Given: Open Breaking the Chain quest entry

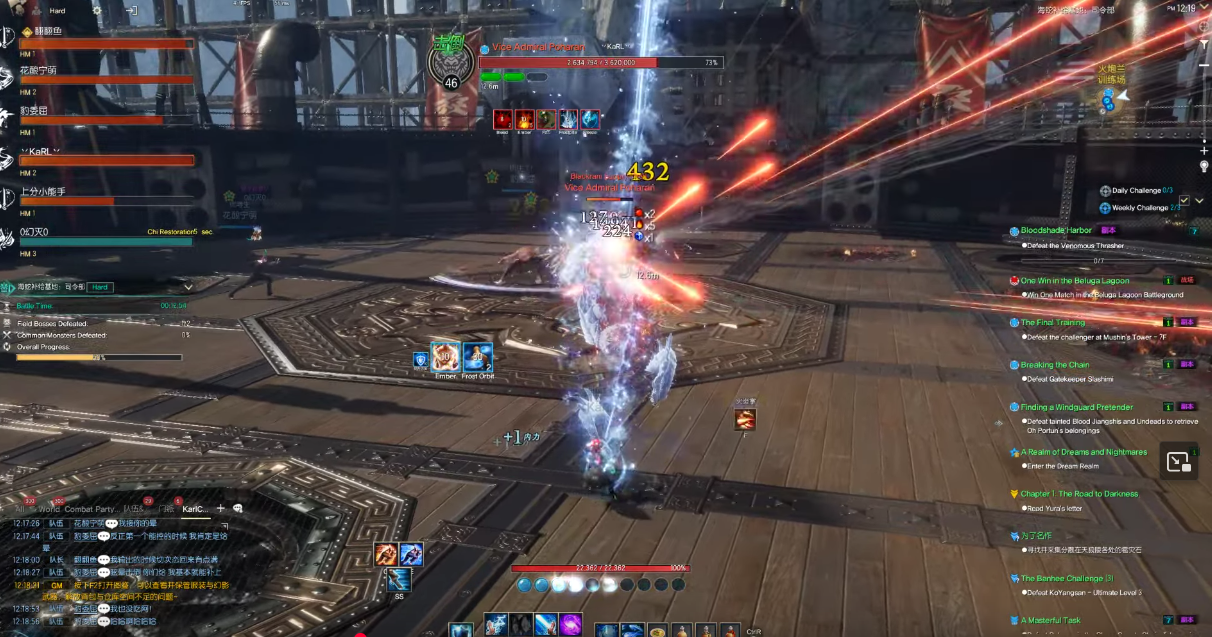Looking at the screenshot, I should [1055, 365].
